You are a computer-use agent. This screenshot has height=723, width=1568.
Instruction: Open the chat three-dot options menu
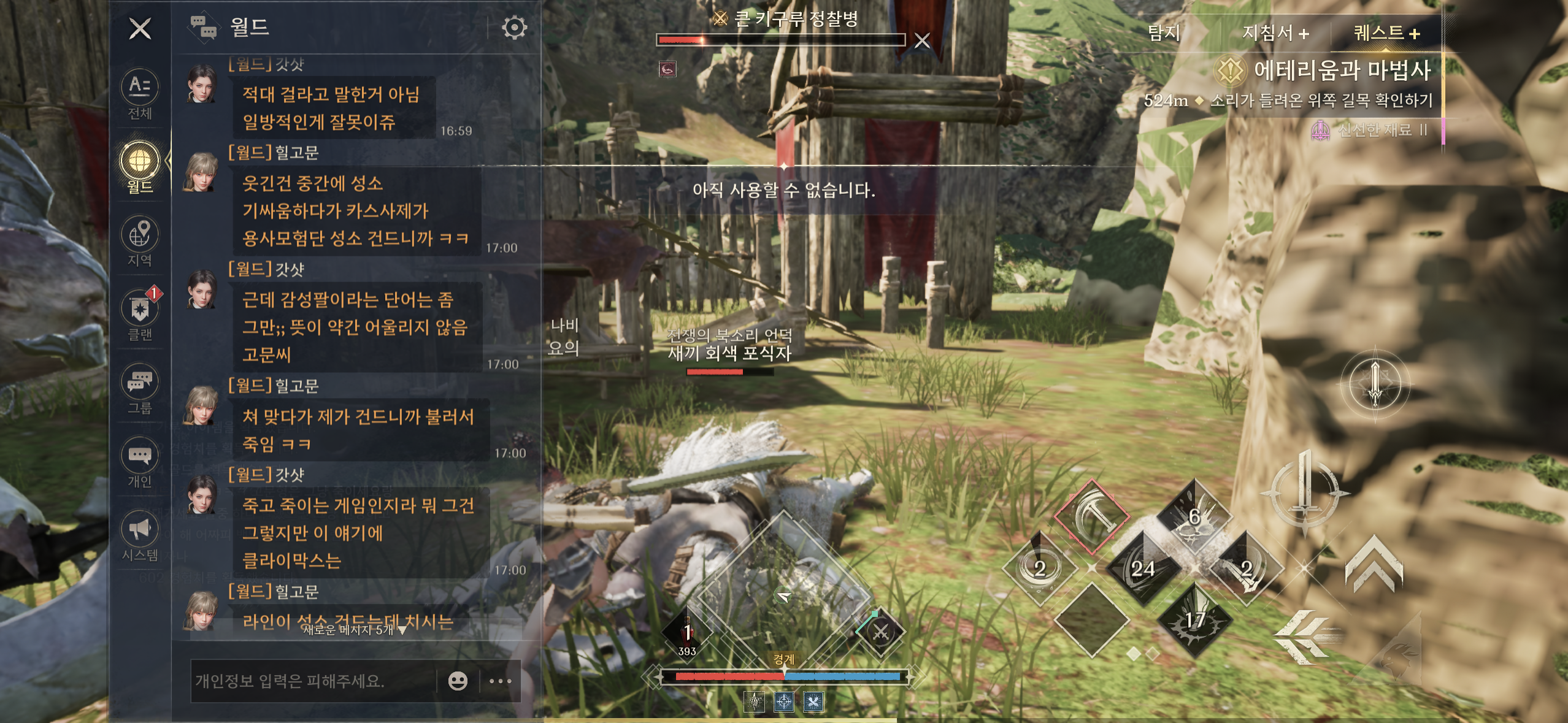501,681
